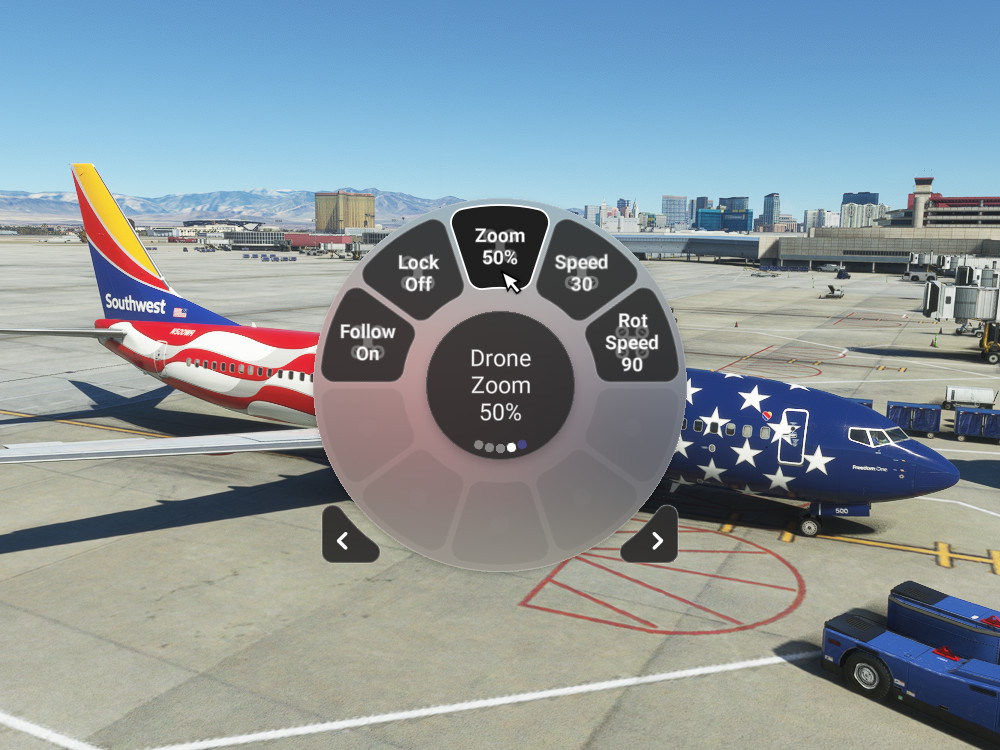Select the Rot Speed 90 segment

click(632, 342)
